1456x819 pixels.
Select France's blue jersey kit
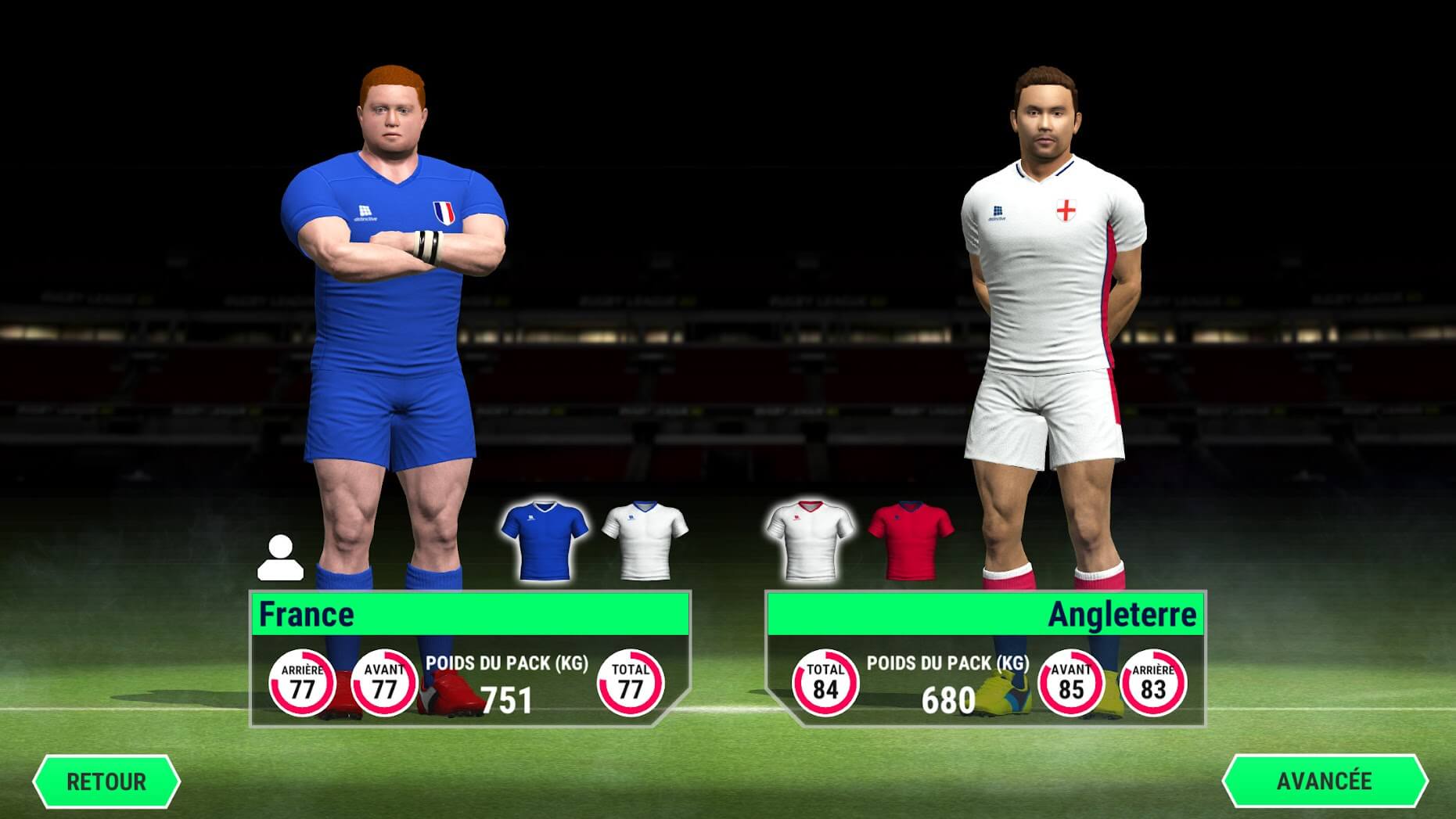(x=545, y=539)
